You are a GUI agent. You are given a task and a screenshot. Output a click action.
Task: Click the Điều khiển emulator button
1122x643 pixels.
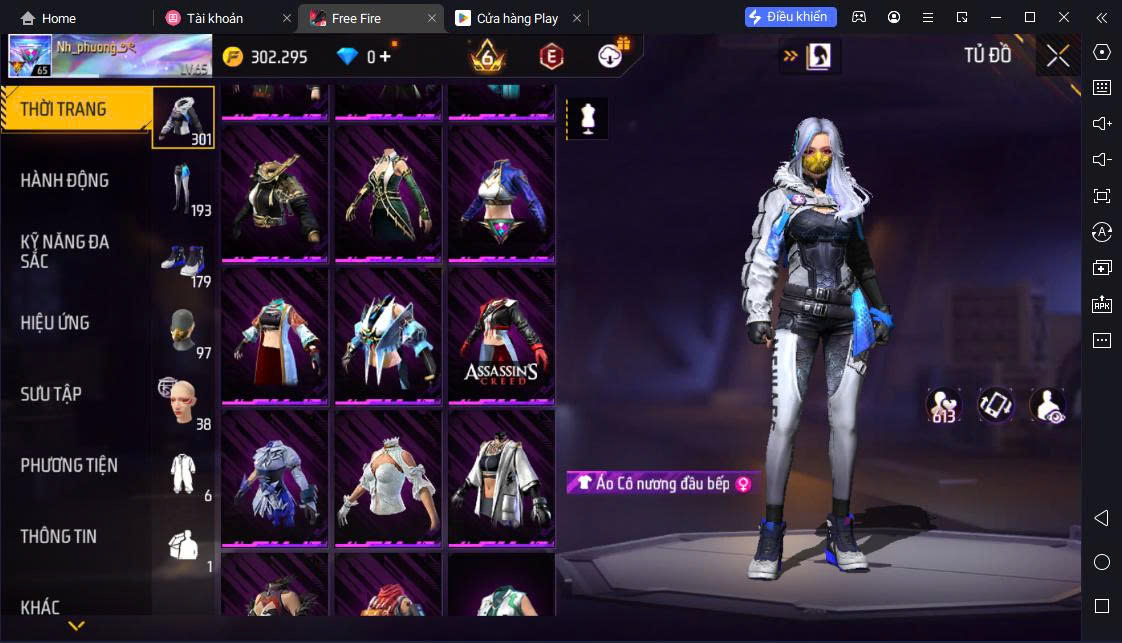click(790, 17)
